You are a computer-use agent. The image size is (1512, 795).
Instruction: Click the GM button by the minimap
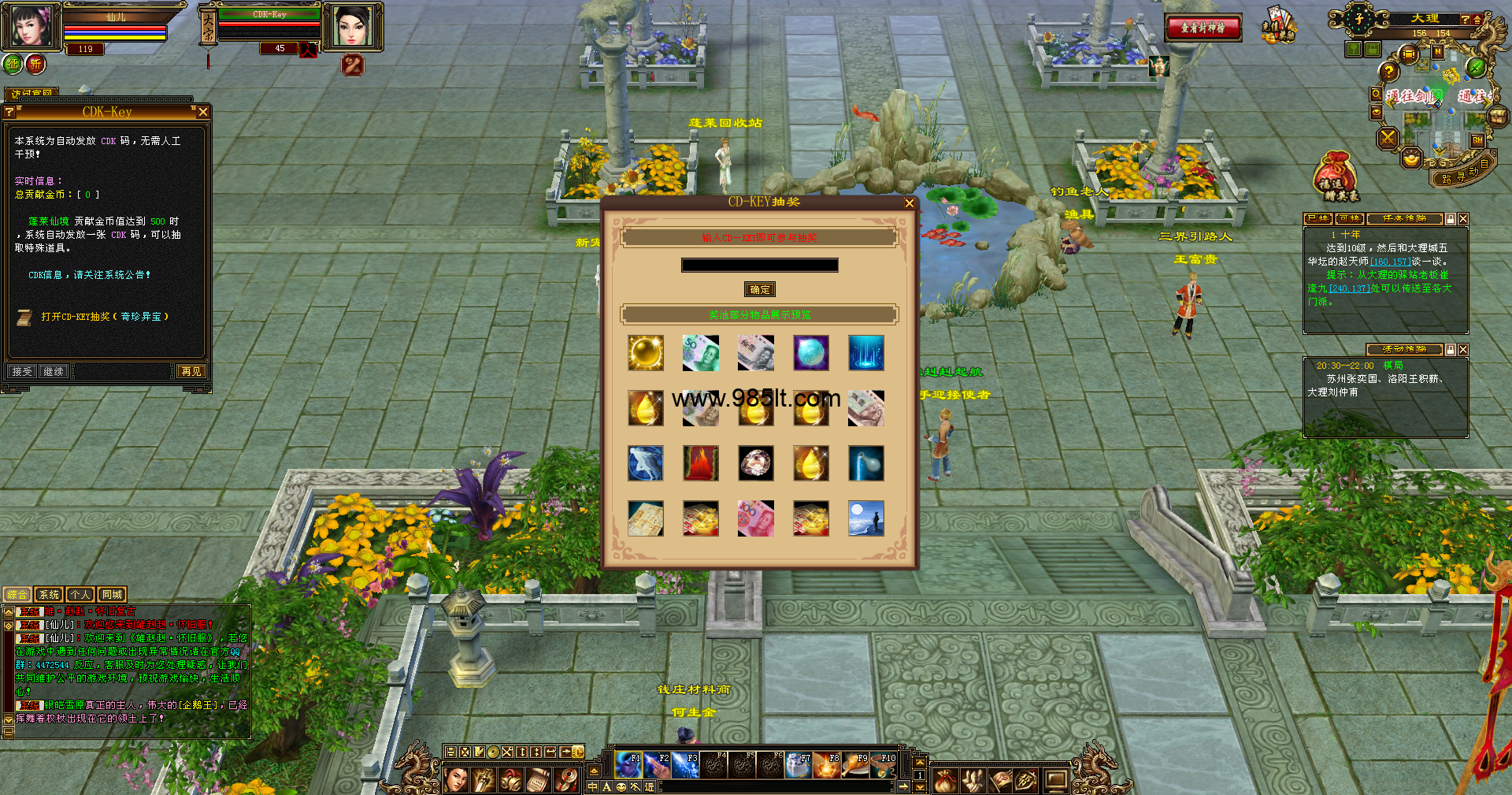pos(1477,140)
